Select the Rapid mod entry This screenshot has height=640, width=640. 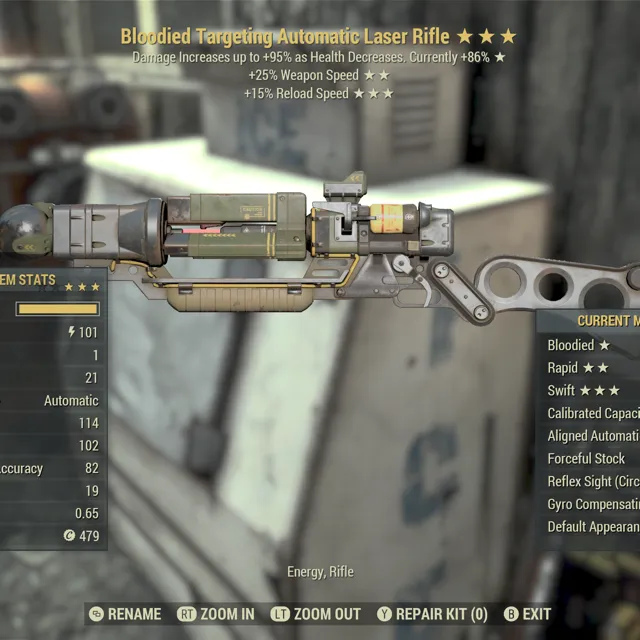pos(578,368)
